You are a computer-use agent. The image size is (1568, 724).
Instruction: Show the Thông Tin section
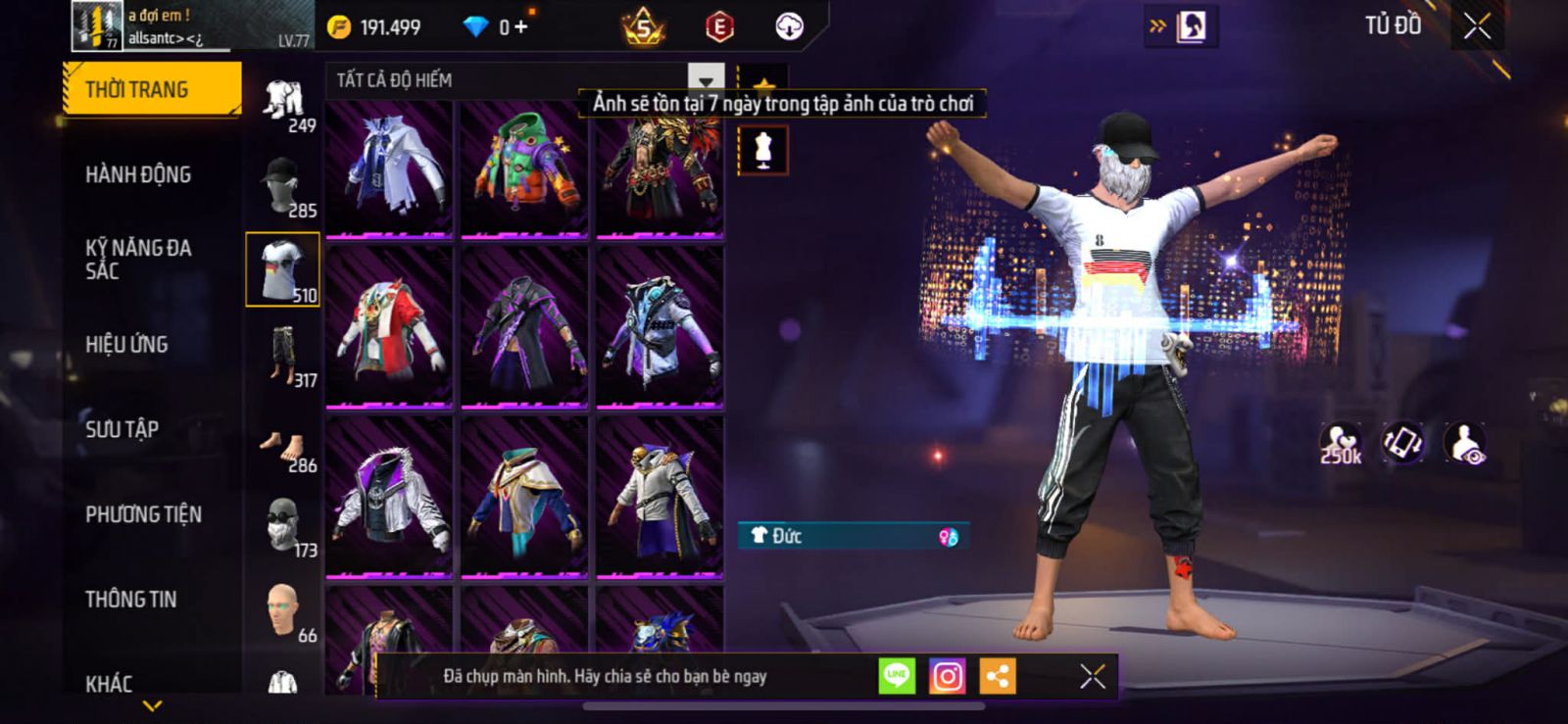click(130, 599)
